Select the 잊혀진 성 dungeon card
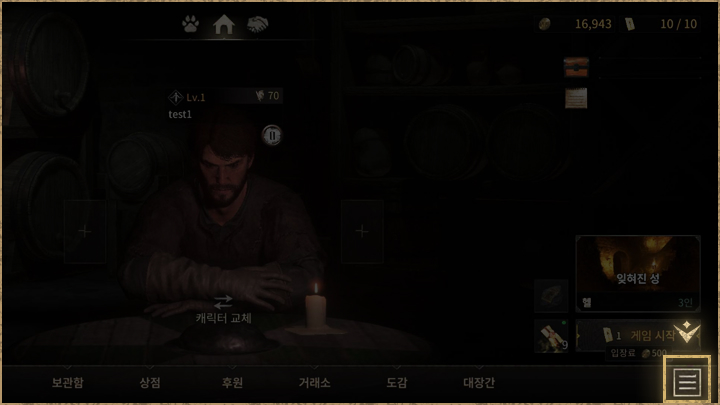The image size is (720, 405). tap(638, 273)
